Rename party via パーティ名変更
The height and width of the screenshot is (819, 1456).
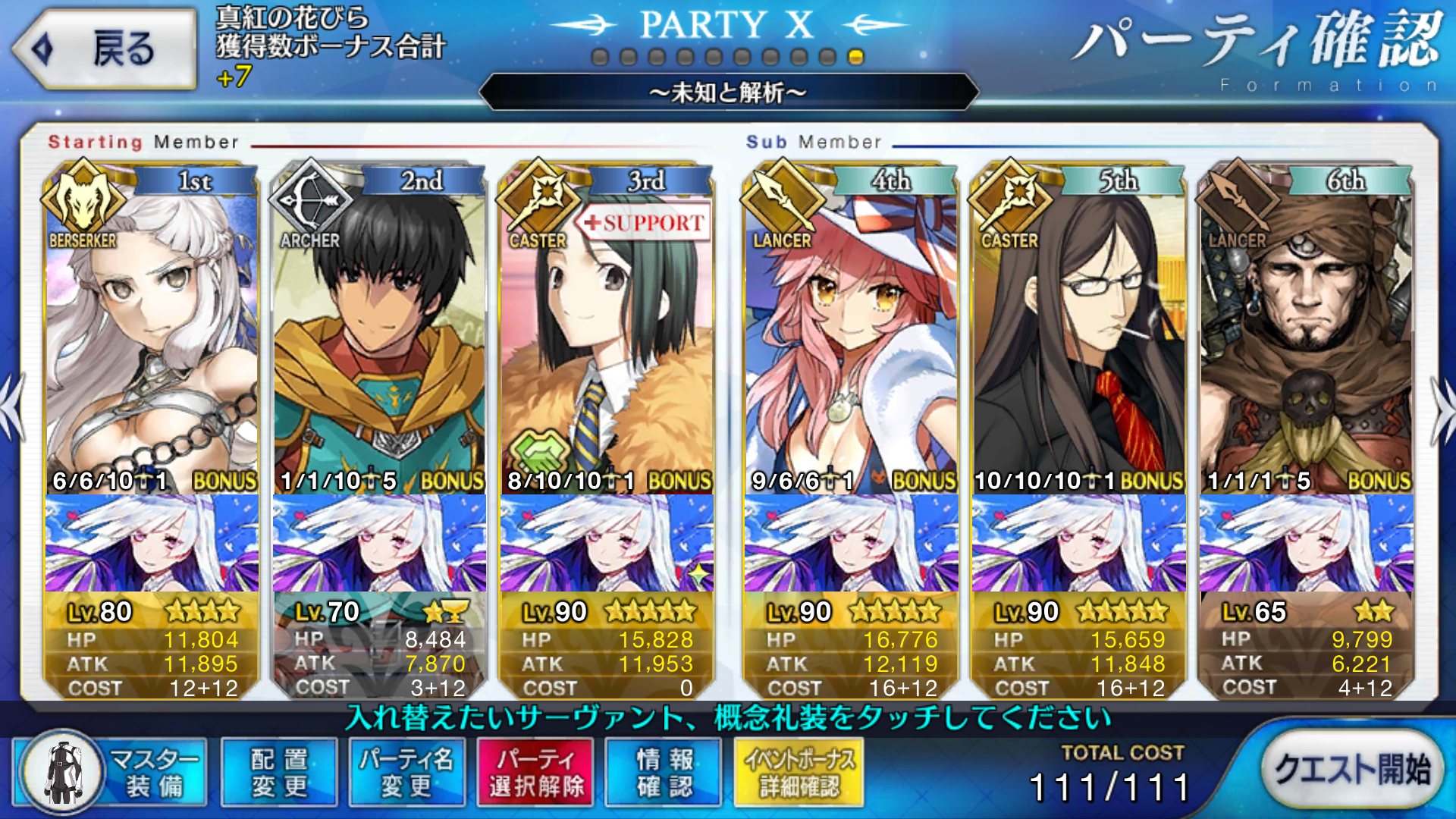click(x=406, y=772)
